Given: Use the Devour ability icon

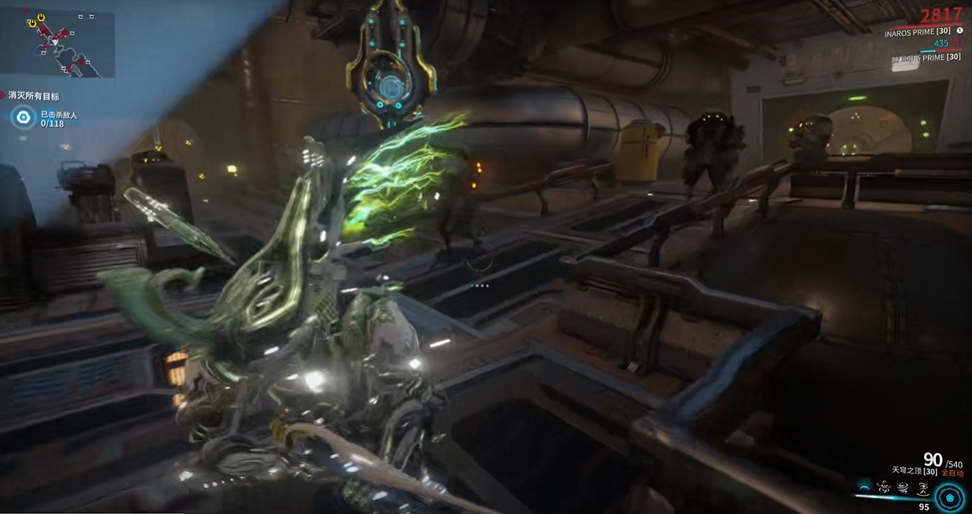Looking at the screenshot, I should click(884, 487).
